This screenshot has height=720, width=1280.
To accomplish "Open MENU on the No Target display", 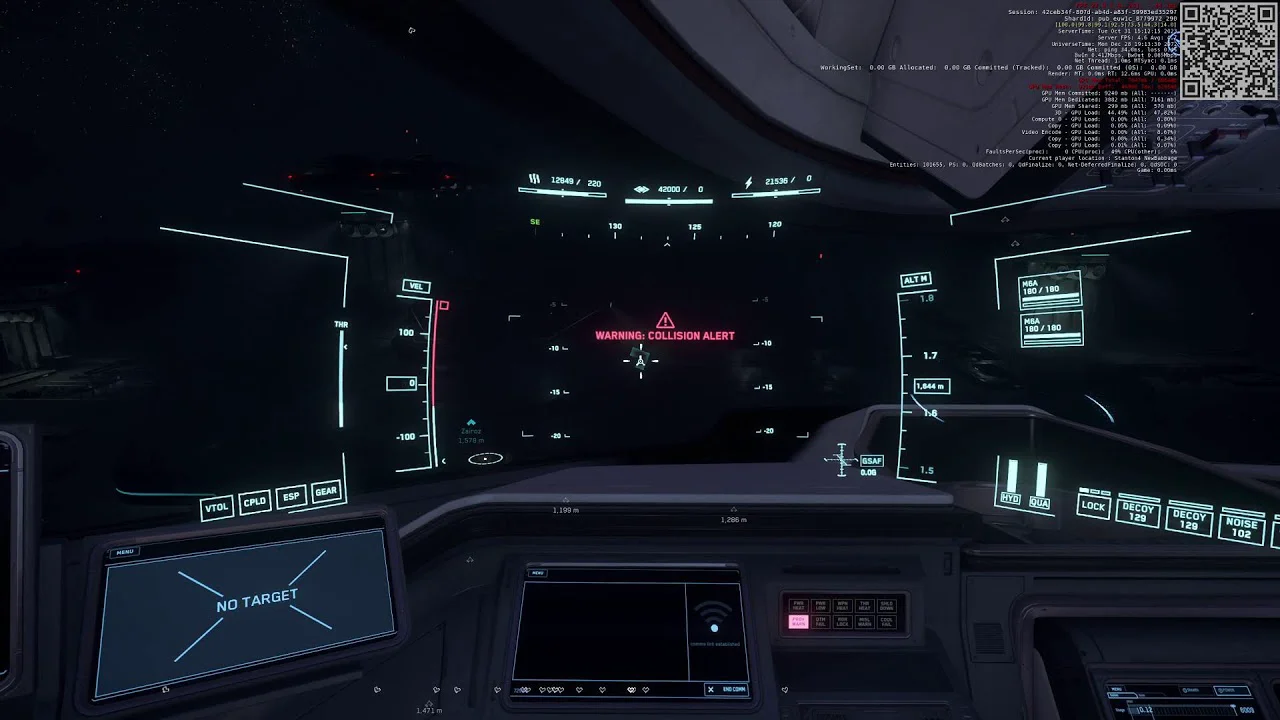I will (x=125, y=552).
